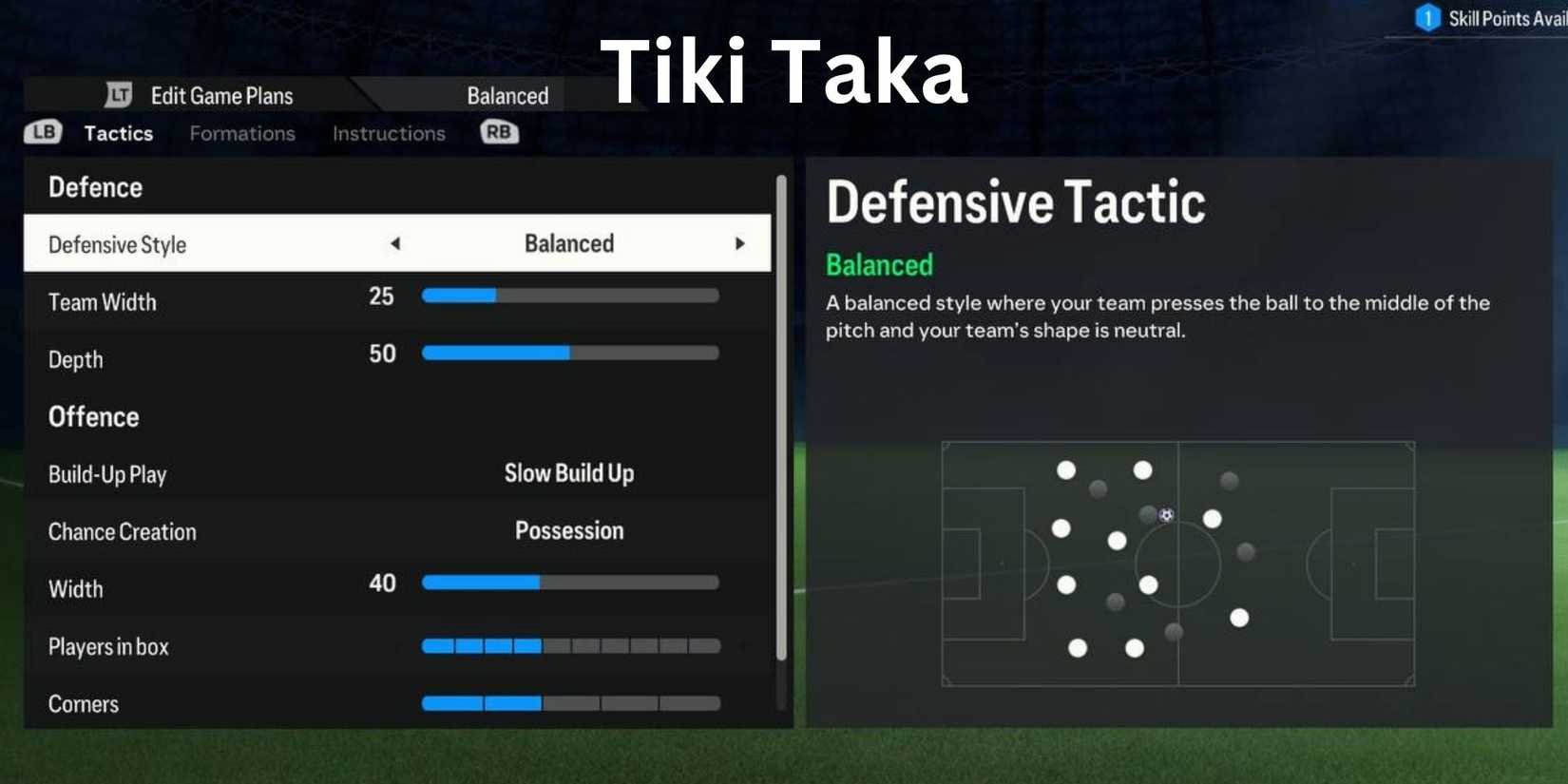The width and height of the screenshot is (1568, 784).
Task: Click the left arrow on Defensive Style
Action: (394, 243)
